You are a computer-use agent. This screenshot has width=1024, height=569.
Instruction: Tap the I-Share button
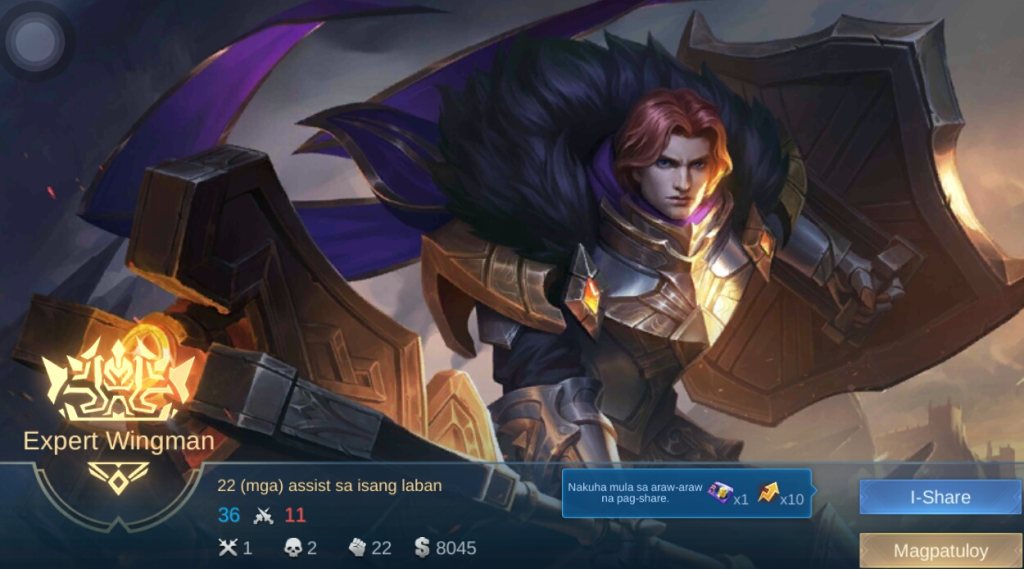coord(940,496)
